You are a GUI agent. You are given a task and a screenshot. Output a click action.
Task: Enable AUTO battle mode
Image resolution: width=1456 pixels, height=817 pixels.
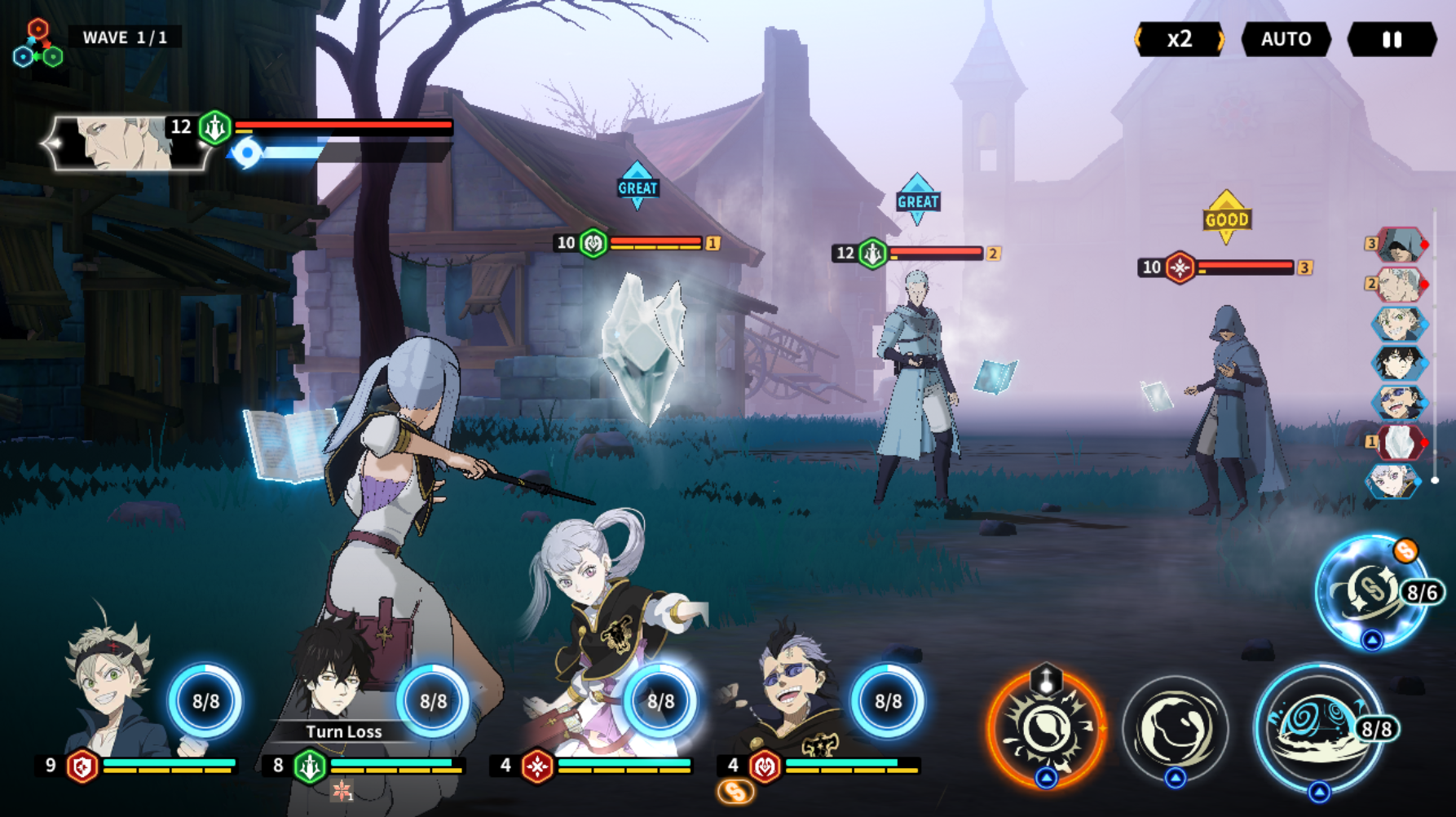click(x=1286, y=39)
